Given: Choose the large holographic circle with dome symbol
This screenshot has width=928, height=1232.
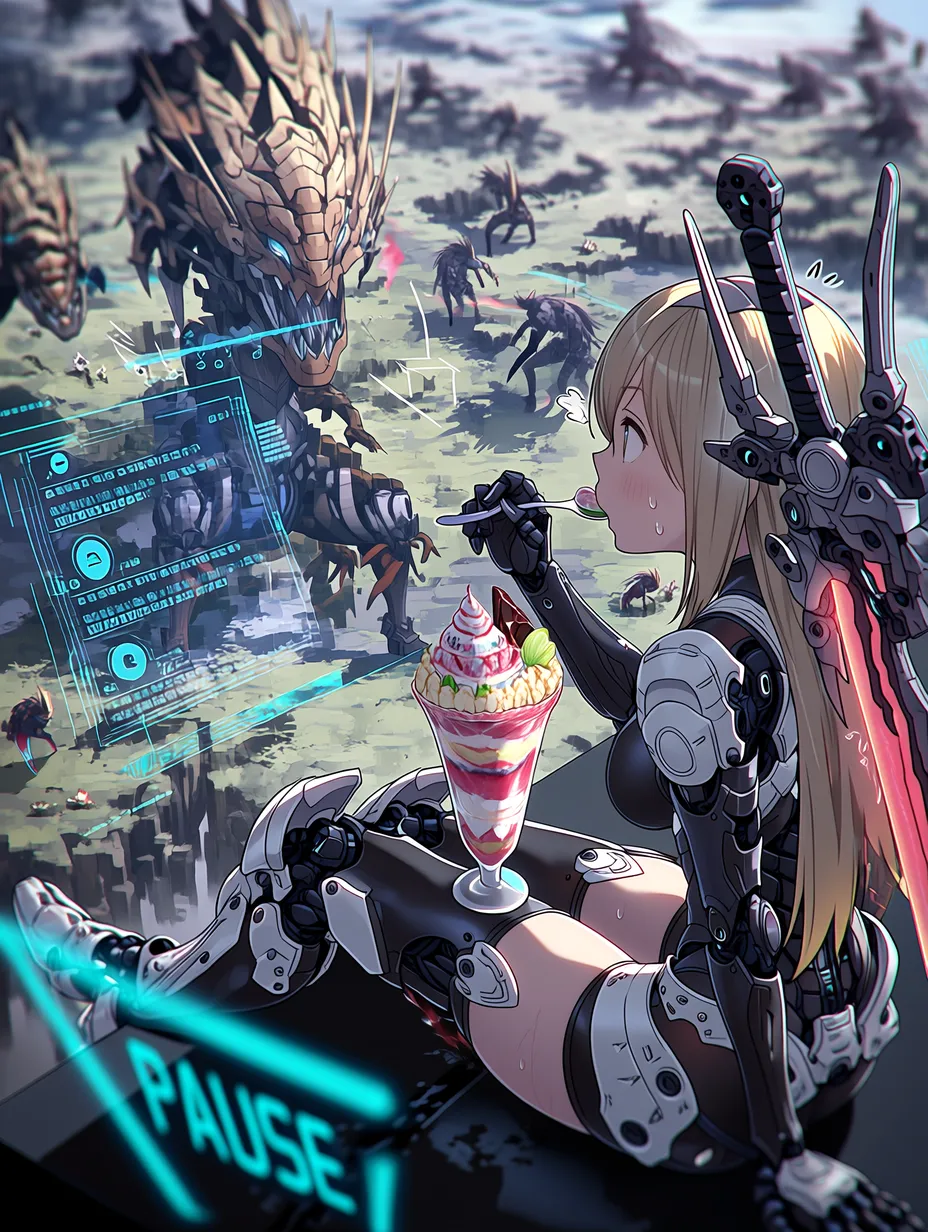Looking at the screenshot, I should 92,556.
